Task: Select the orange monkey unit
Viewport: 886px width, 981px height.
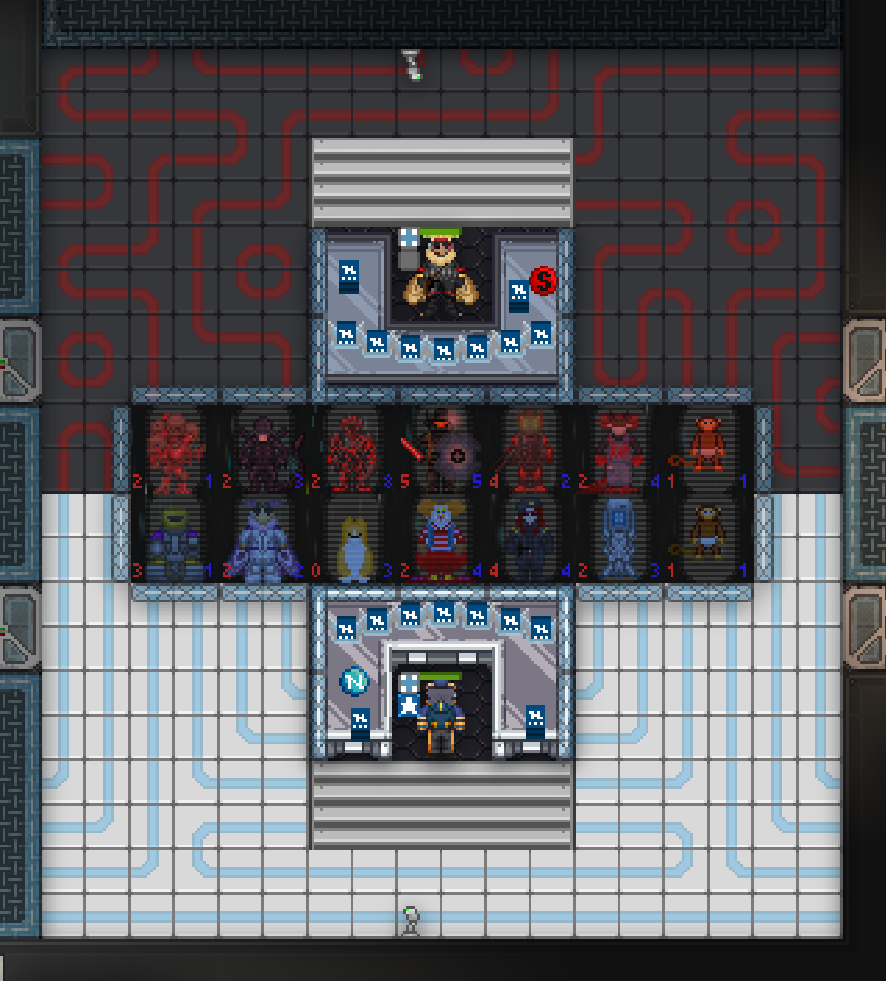Action: point(707,447)
